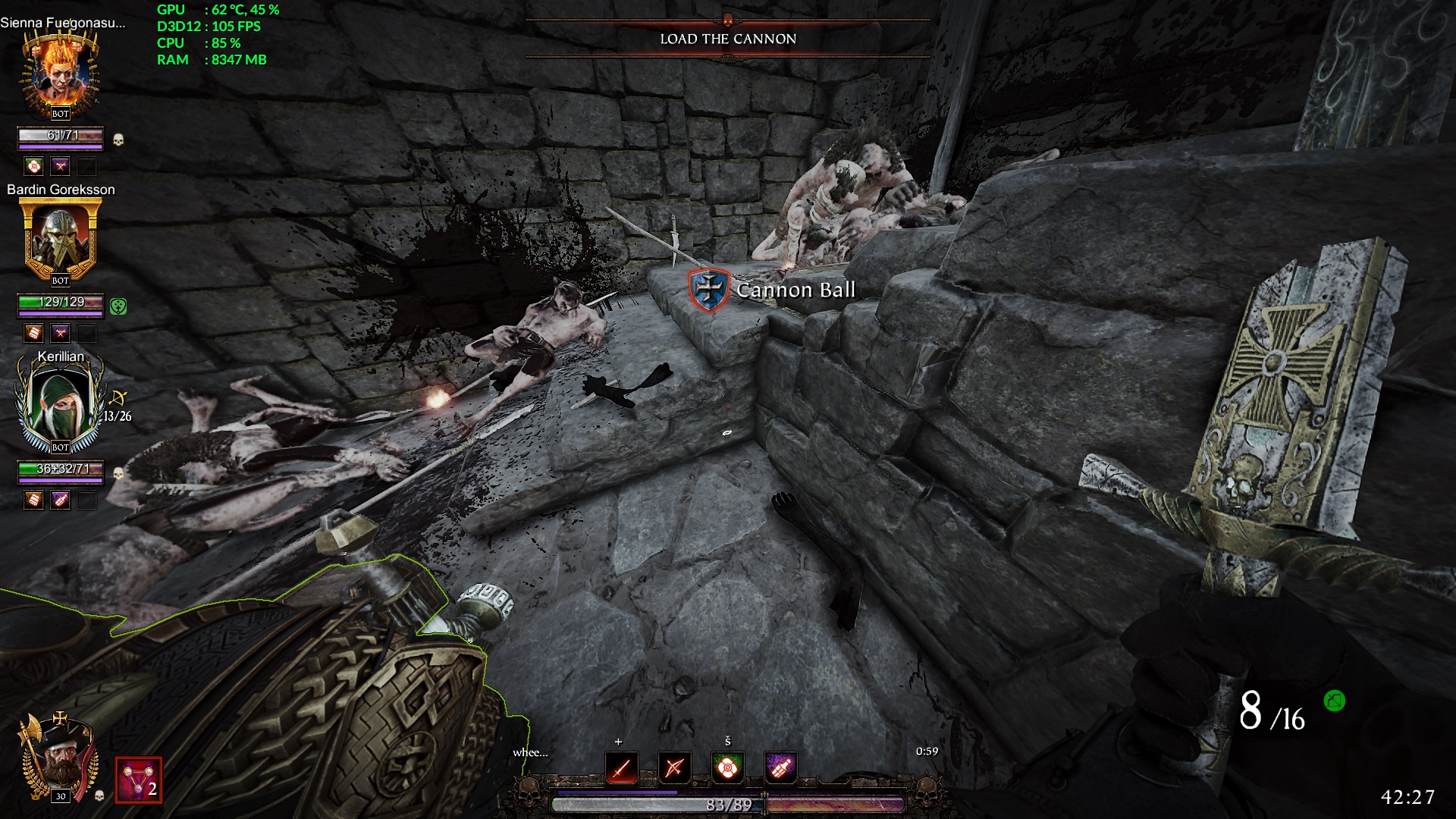
Task: Click Kerillian's bow ammo icon
Action: (119, 398)
